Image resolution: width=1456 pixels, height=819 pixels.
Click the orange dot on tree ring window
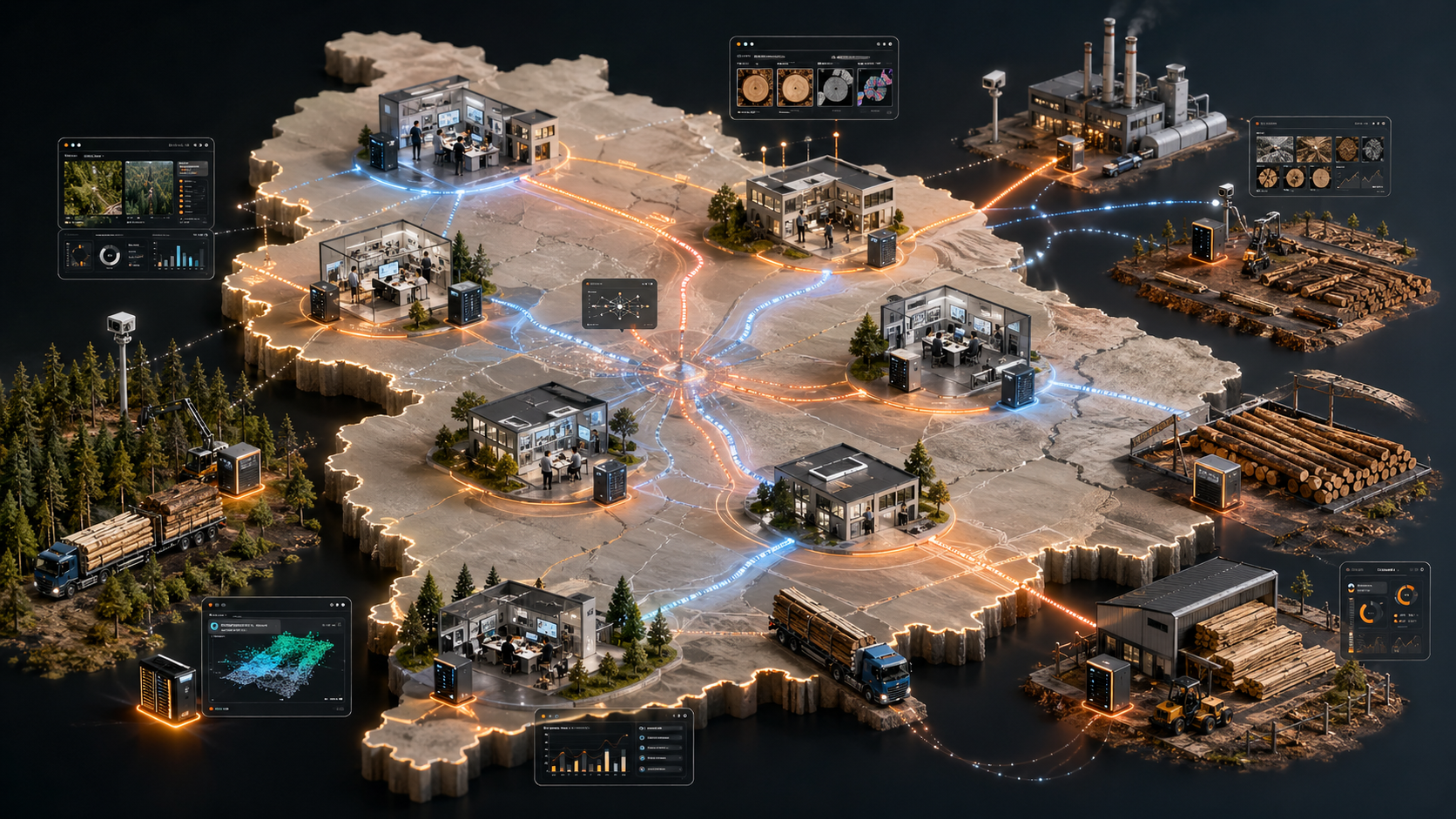[738, 44]
